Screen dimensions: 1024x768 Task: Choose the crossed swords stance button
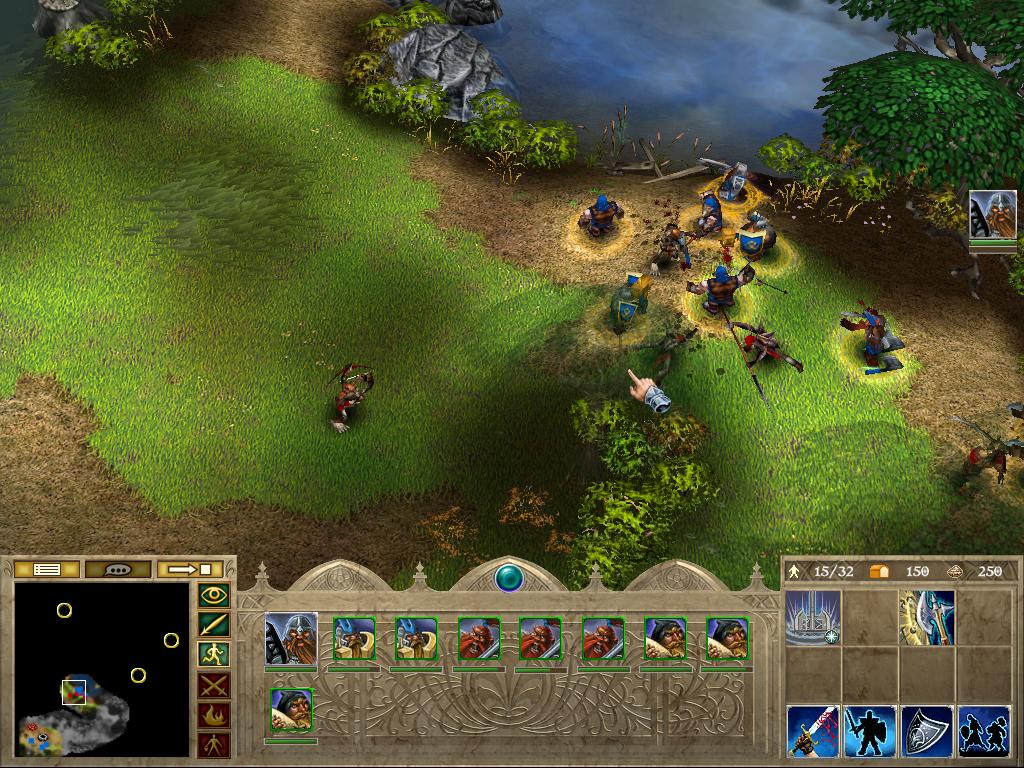click(x=215, y=685)
